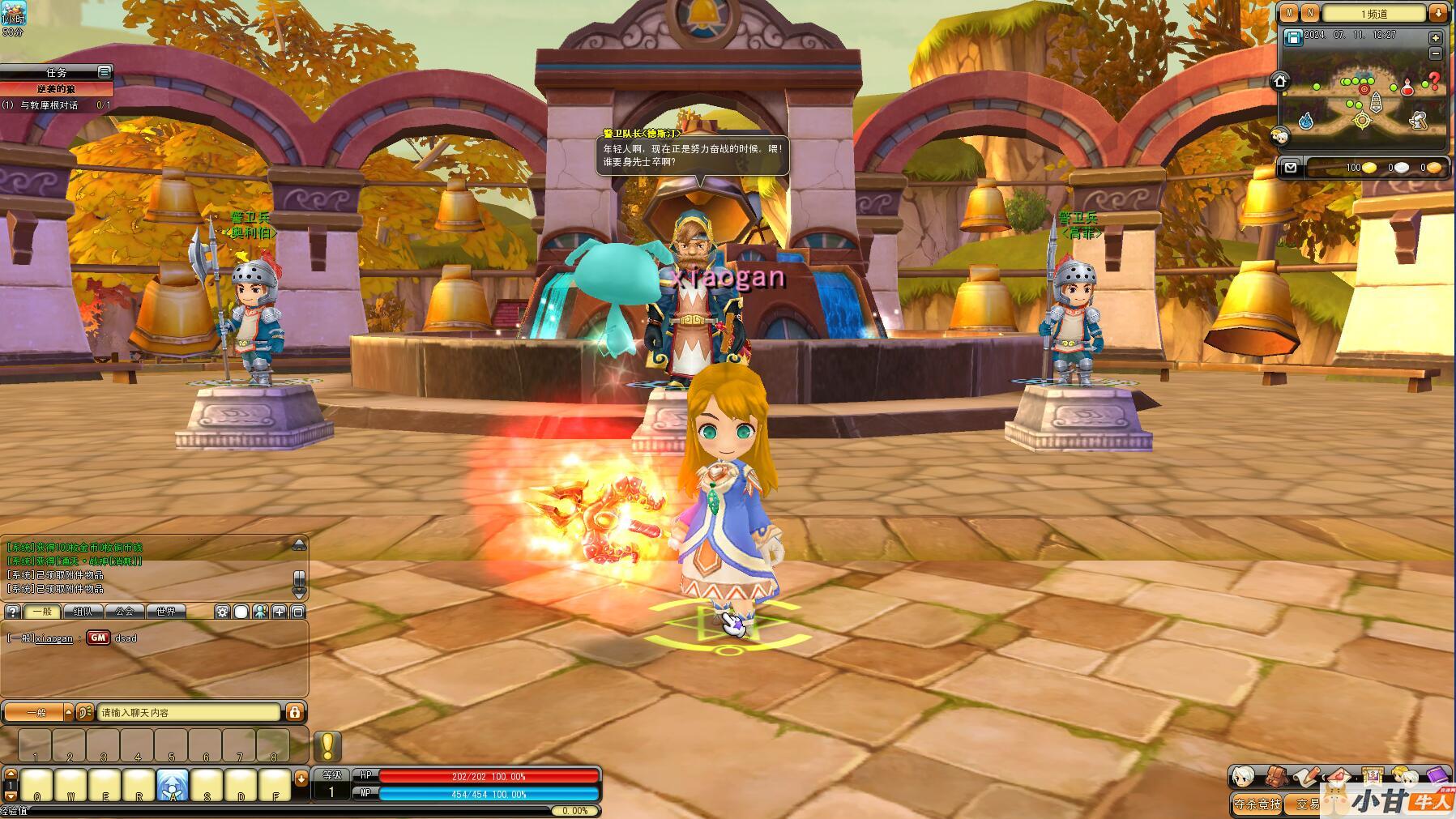Screen dimensions: 1456x819
Task: Click the yellow exclamation notification icon
Action: pos(327,745)
